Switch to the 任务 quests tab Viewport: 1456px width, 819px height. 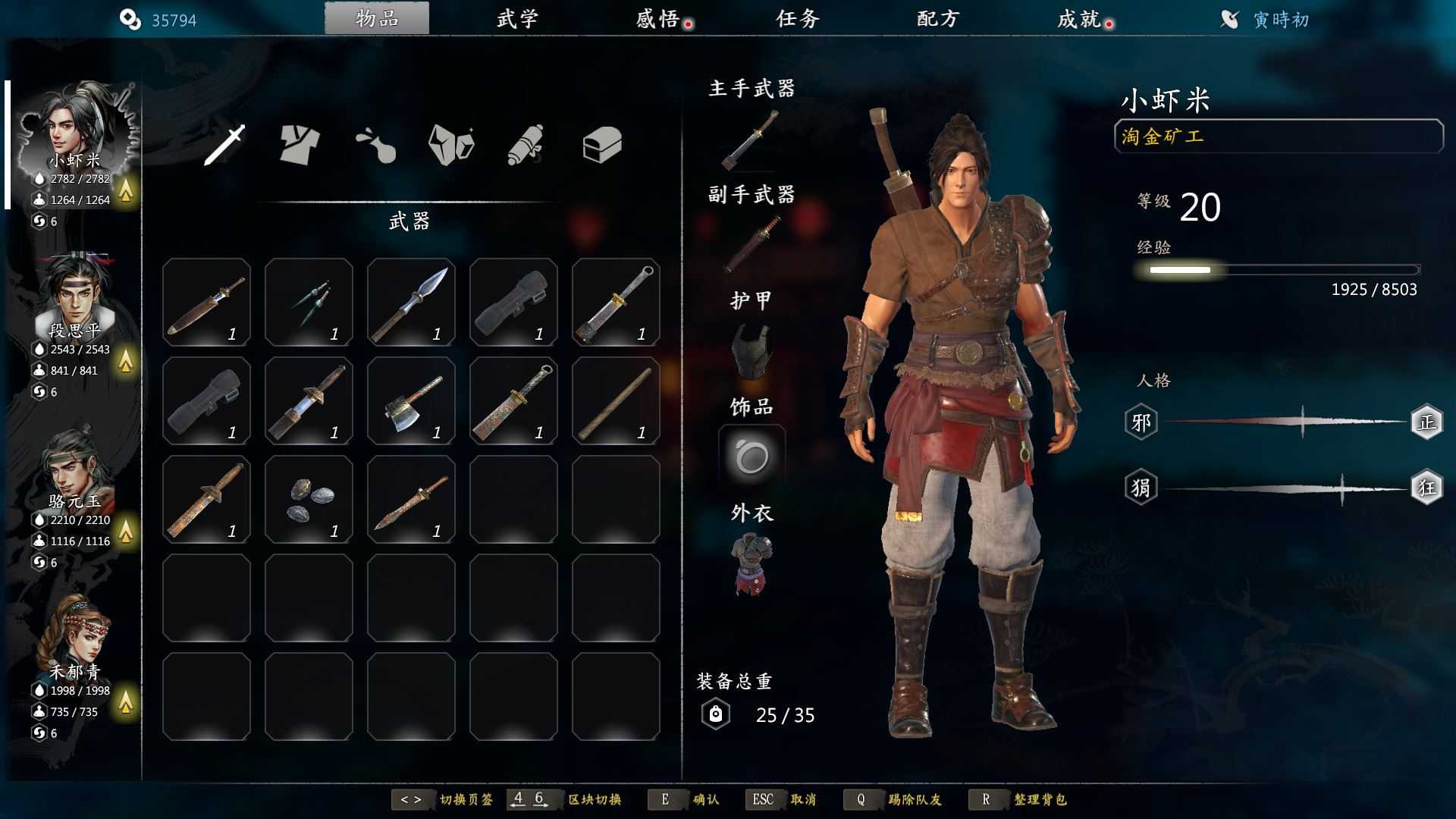pyautogui.click(x=798, y=19)
